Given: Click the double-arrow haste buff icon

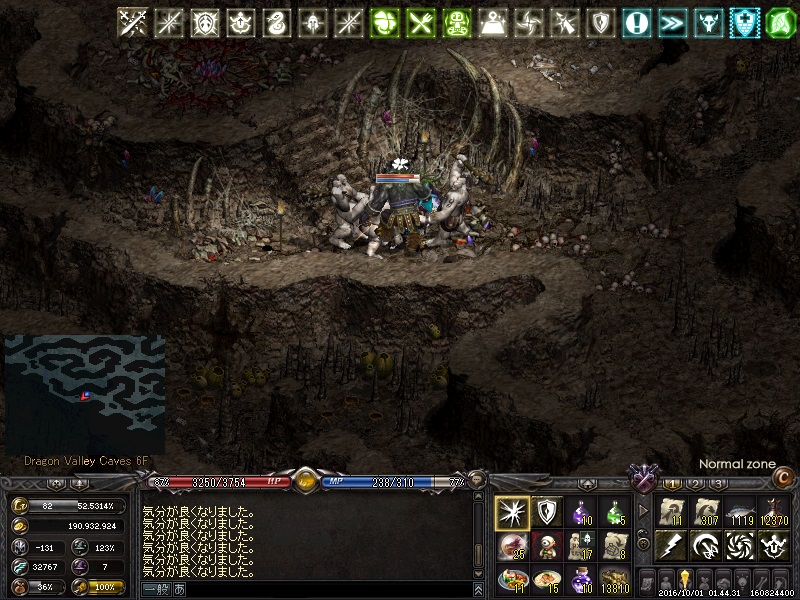Looking at the screenshot, I should click(672, 22).
